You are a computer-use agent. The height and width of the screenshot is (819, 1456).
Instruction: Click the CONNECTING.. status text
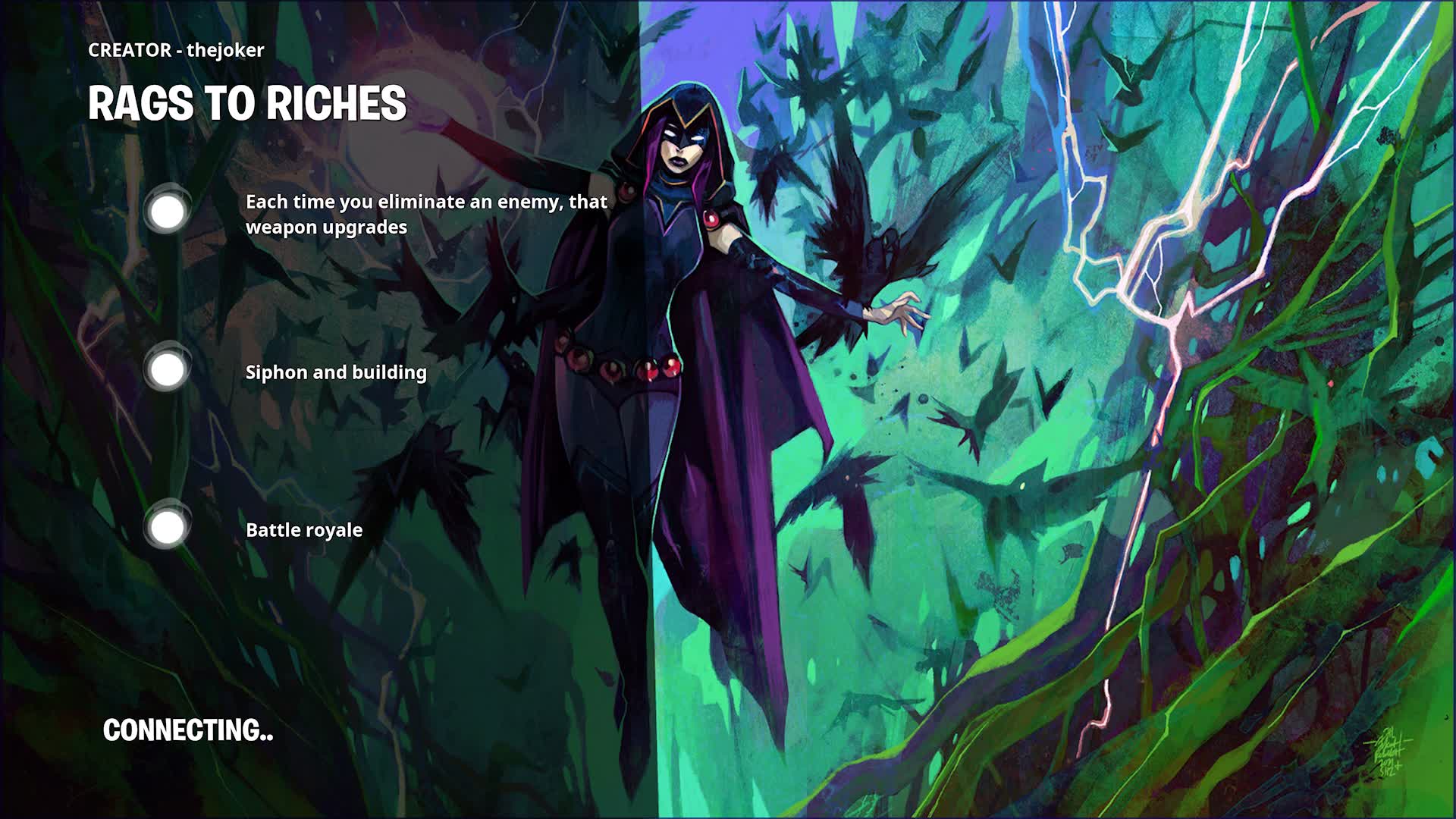187,732
